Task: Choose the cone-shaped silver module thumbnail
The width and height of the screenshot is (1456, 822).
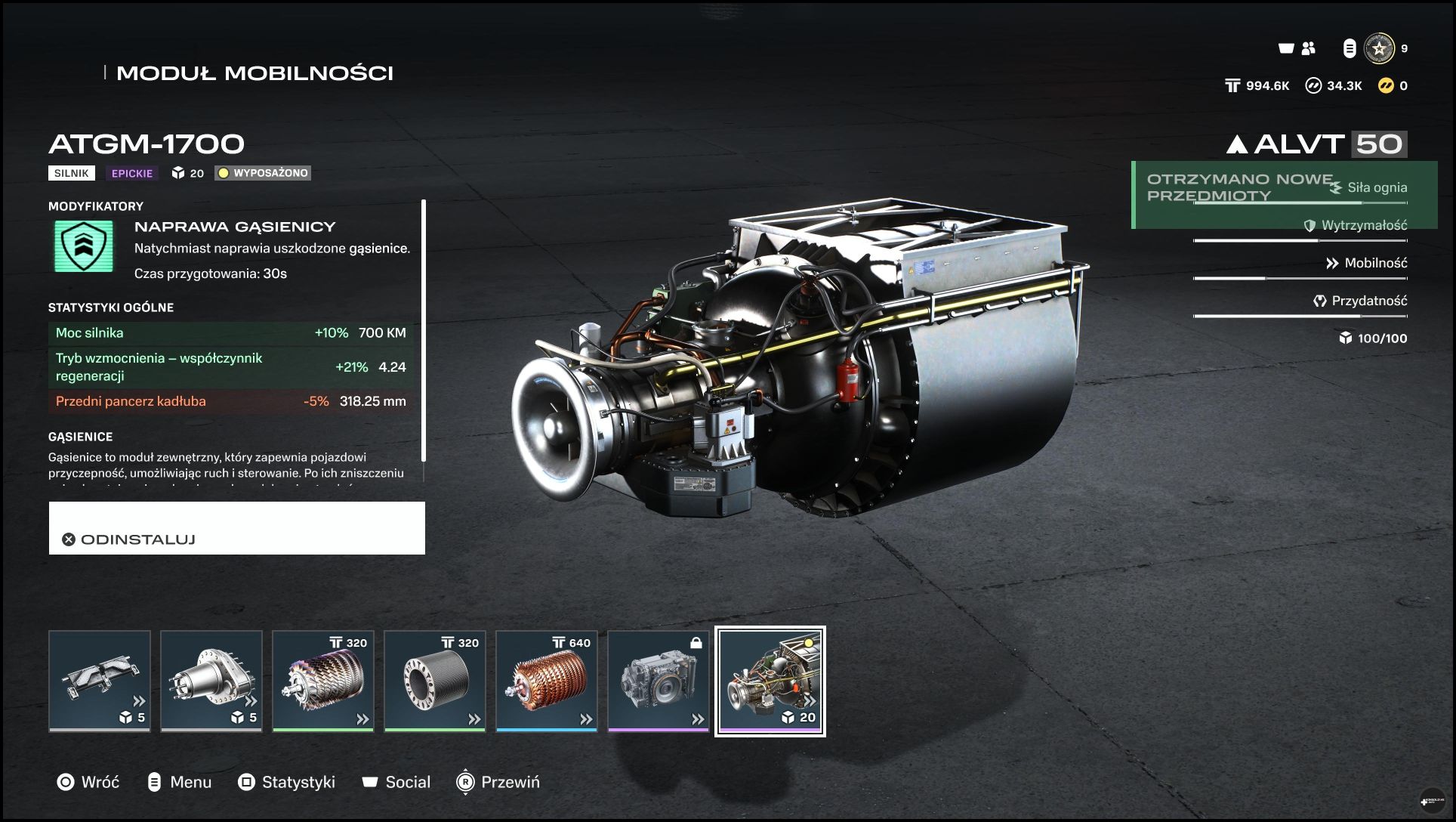Action: pyautogui.click(x=211, y=681)
